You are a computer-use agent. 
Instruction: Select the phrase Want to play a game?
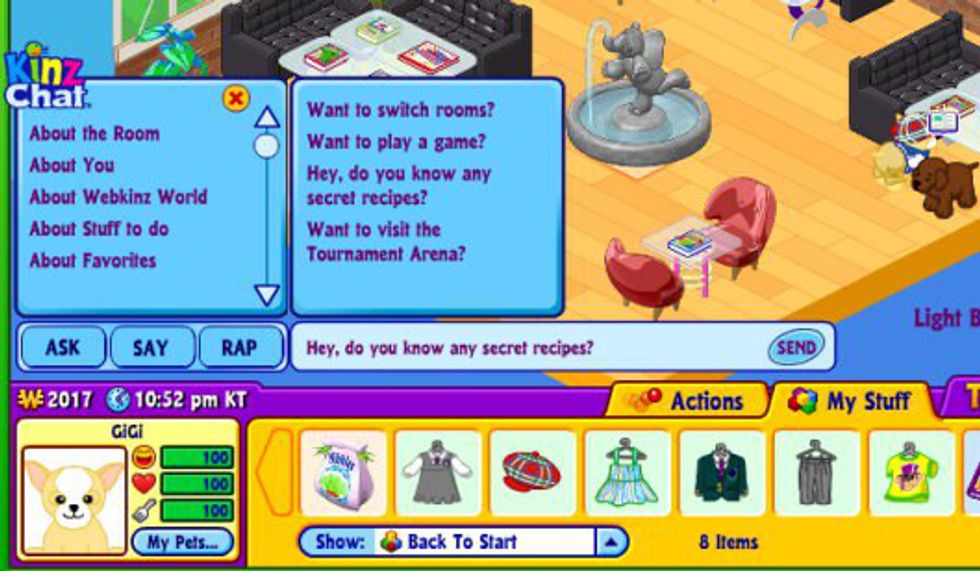tap(396, 142)
